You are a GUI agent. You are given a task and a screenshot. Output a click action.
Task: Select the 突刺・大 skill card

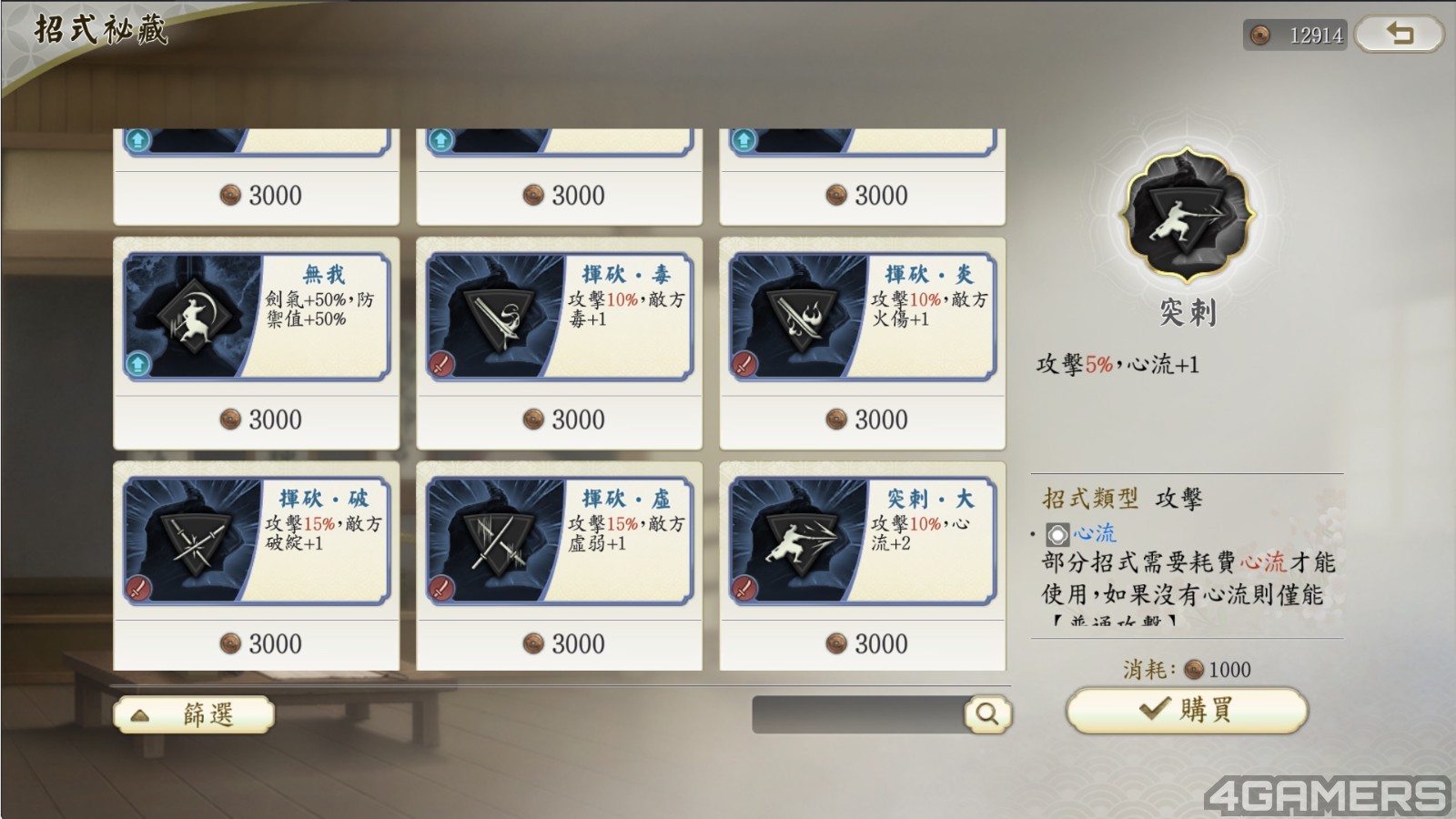862,541
